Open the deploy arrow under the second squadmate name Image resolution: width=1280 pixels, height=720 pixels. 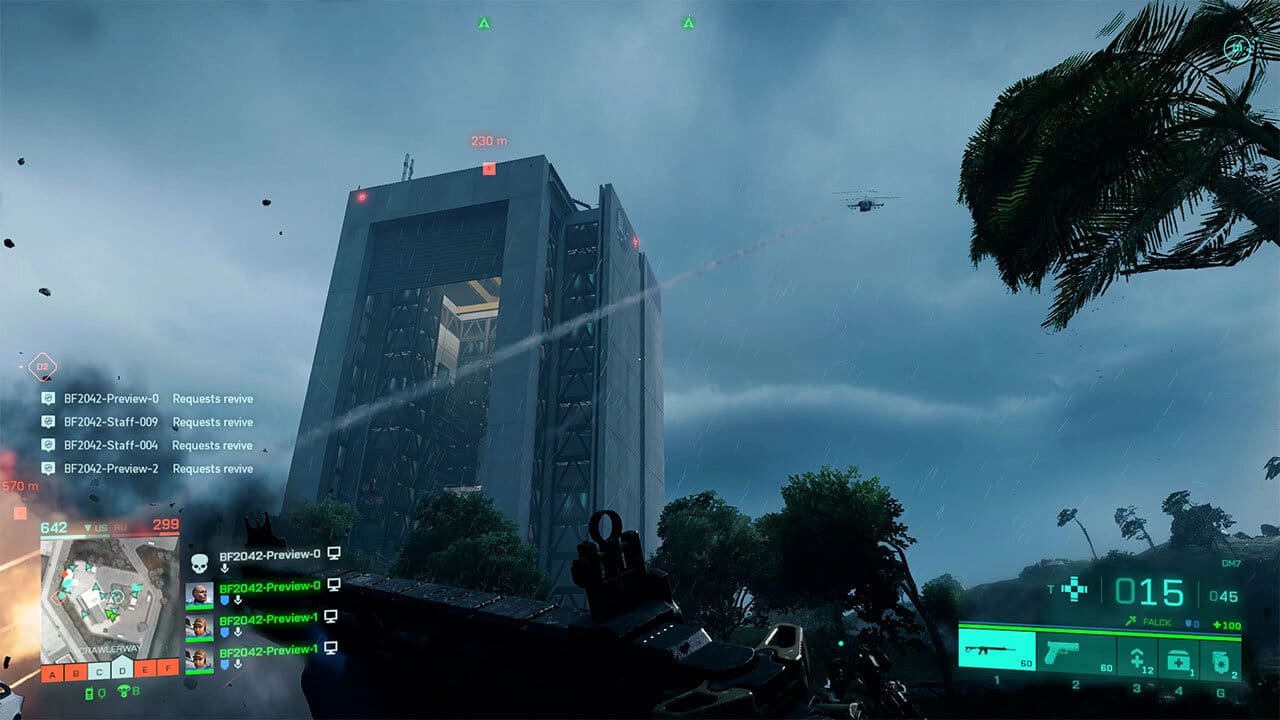(x=236, y=599)
